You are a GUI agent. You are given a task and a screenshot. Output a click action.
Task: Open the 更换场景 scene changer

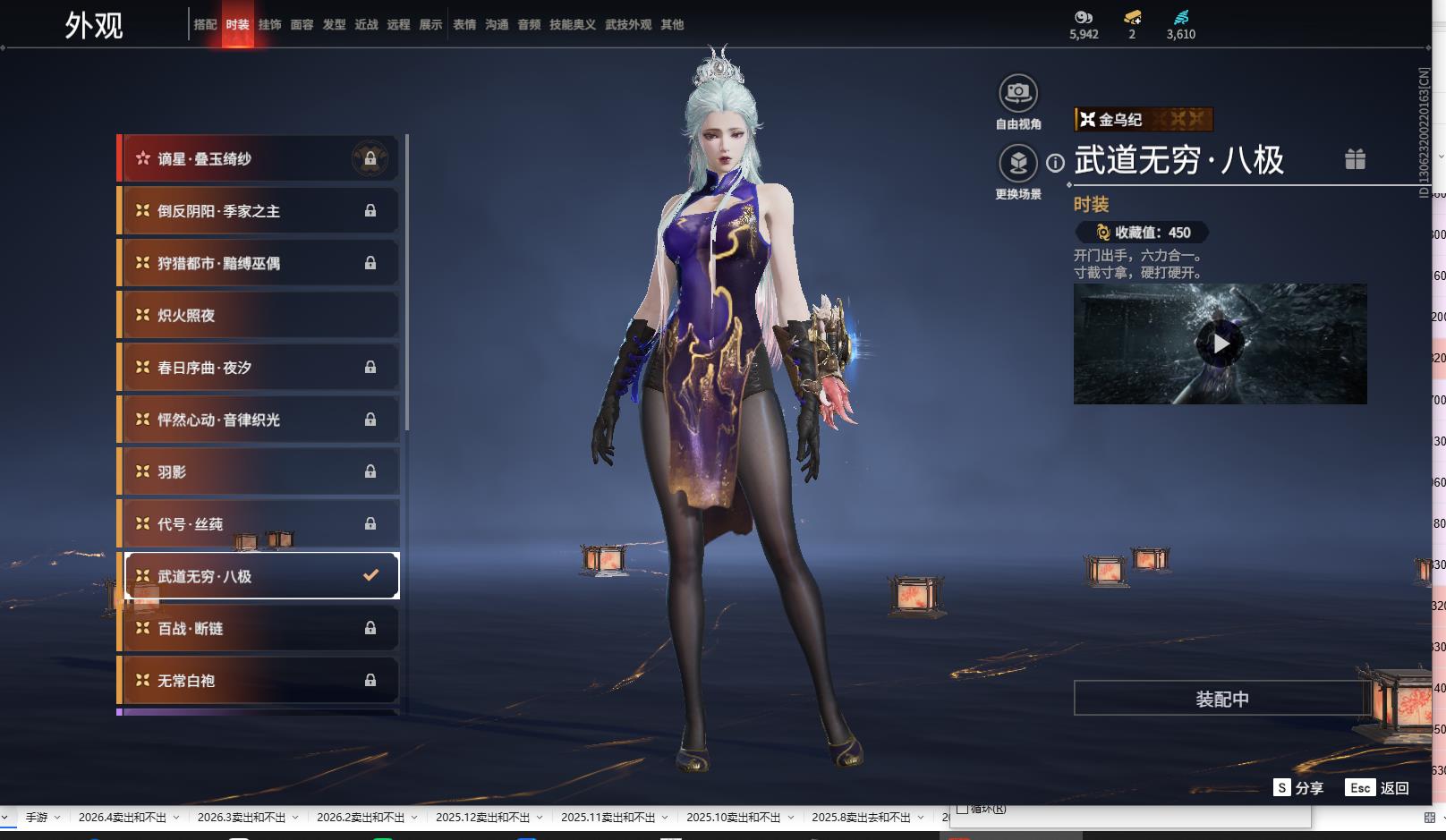point(1018,165)
